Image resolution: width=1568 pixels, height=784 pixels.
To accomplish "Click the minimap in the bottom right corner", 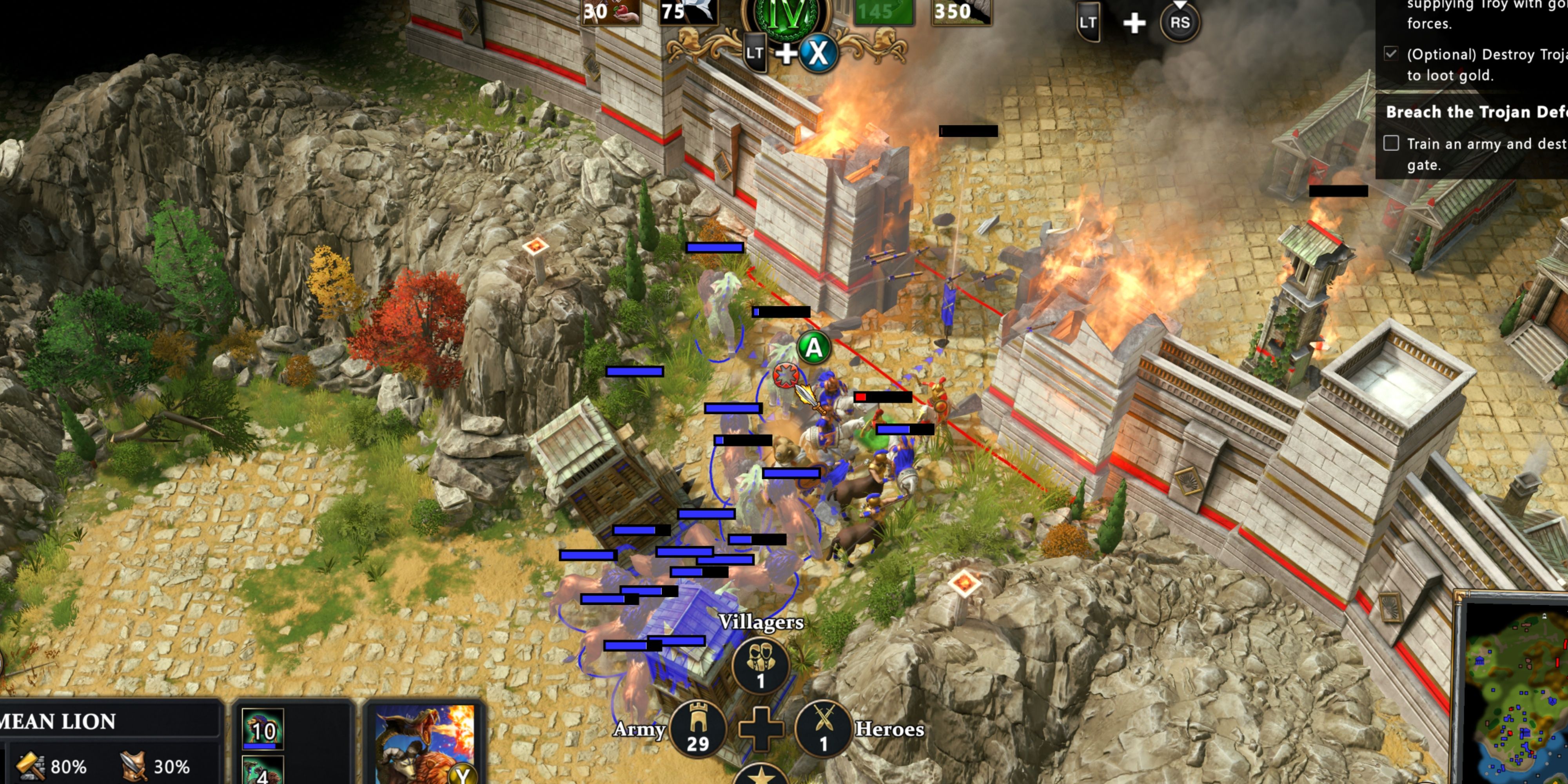I will tap(1522, 700).
